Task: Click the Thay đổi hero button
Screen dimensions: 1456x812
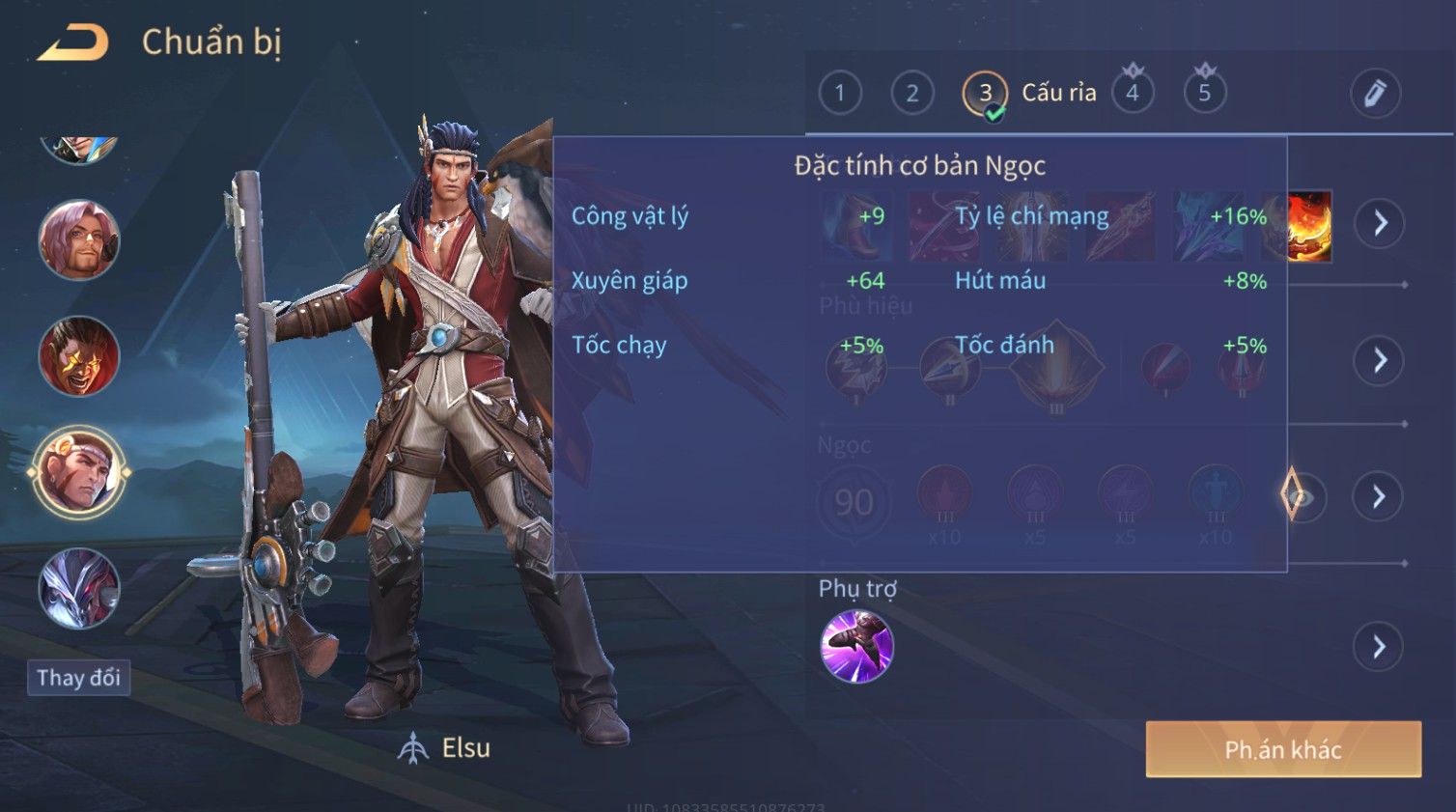Action: (x=78, y=678)
